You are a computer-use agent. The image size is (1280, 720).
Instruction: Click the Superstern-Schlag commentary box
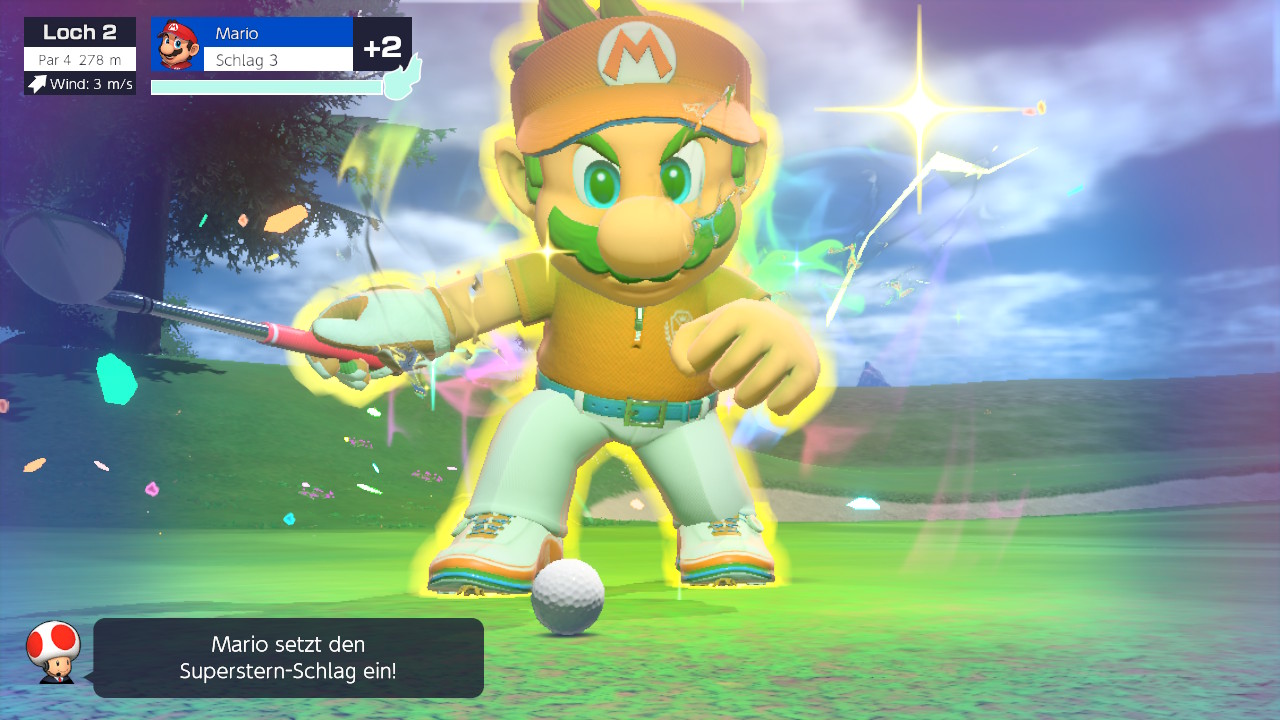coord(288,658)
